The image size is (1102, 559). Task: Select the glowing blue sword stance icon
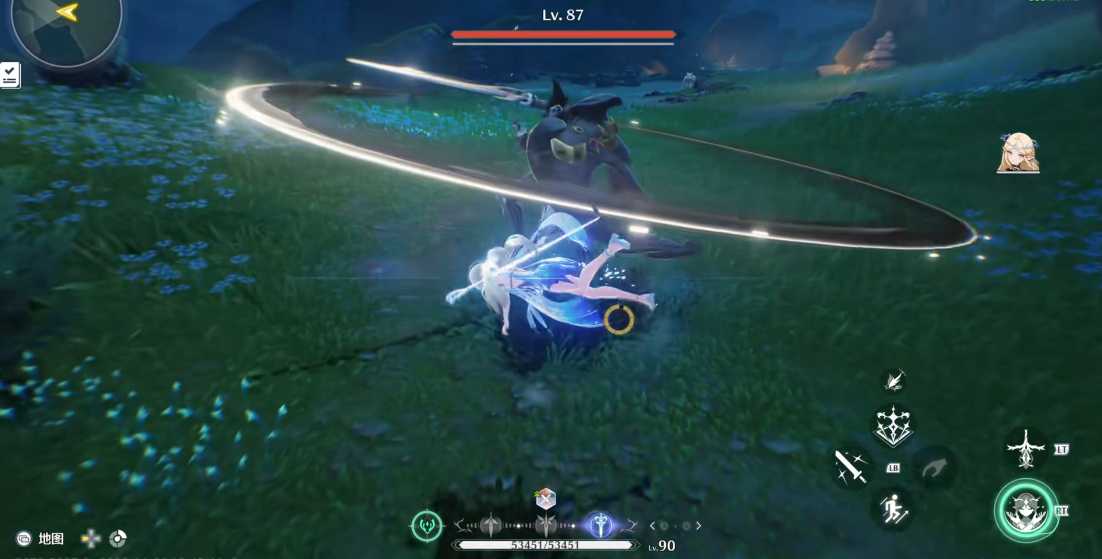[600, 525]
